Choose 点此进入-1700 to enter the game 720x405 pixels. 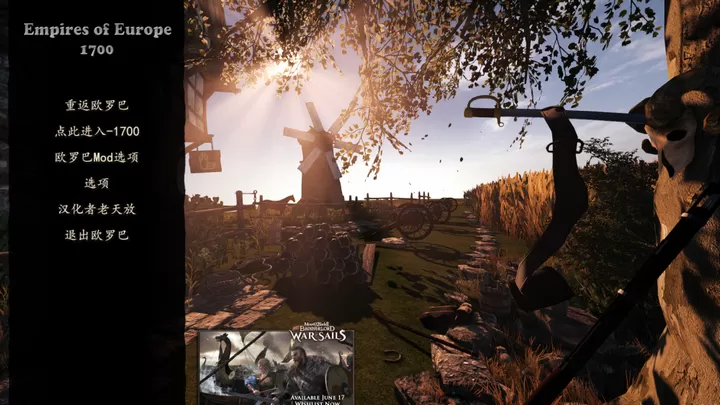click(97, 131)
